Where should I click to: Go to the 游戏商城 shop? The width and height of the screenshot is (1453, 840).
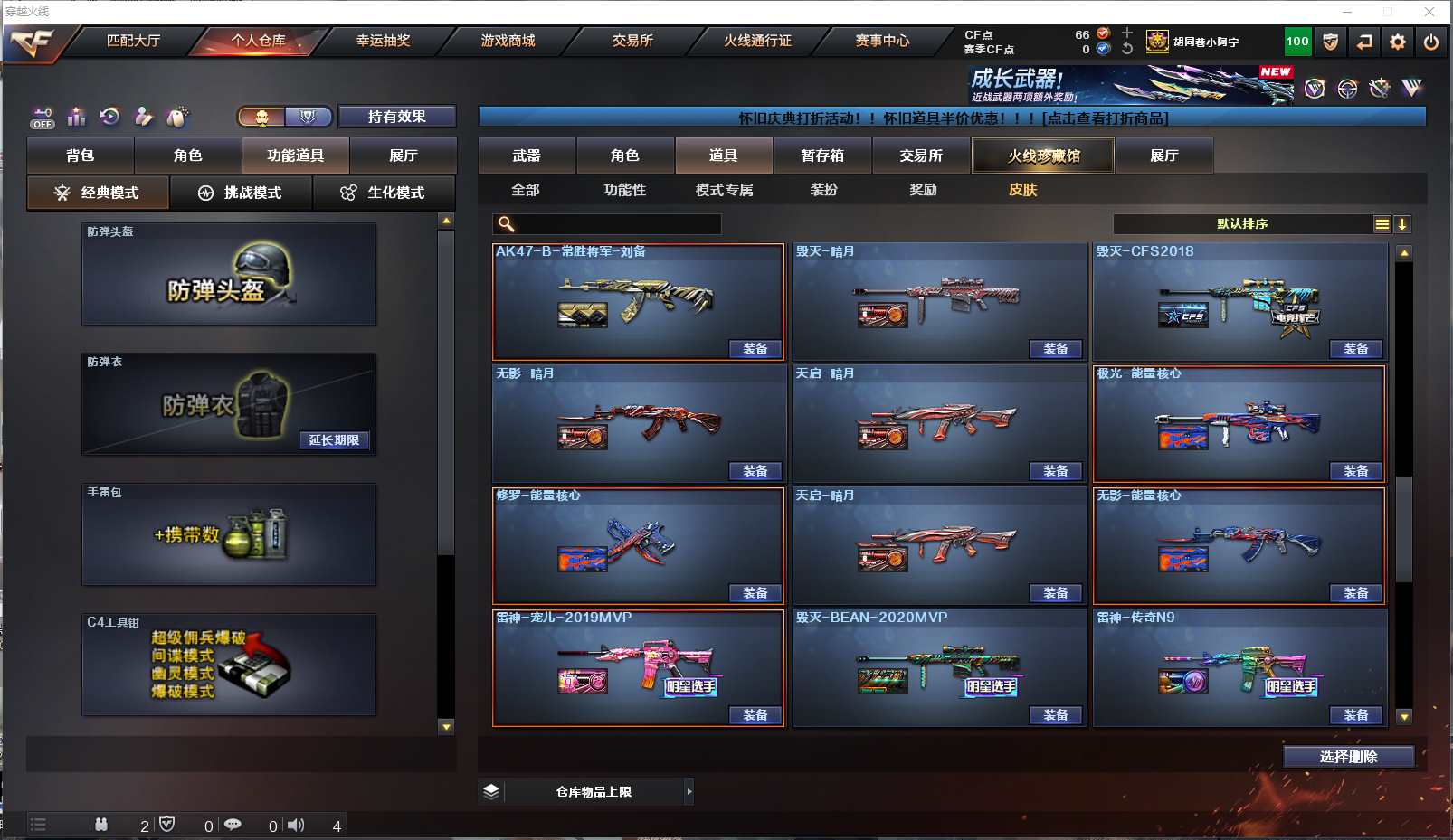508,41
